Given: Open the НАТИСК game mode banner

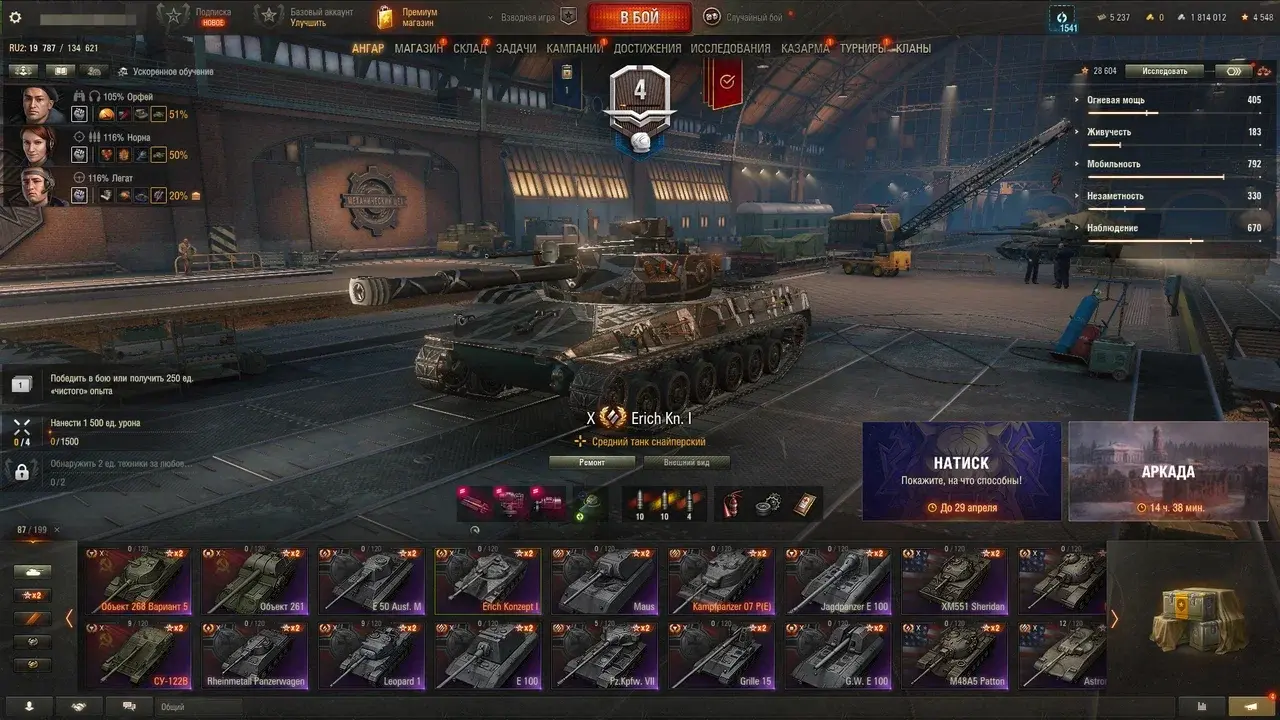Looking at the screenshot, I should click(962, 471).
